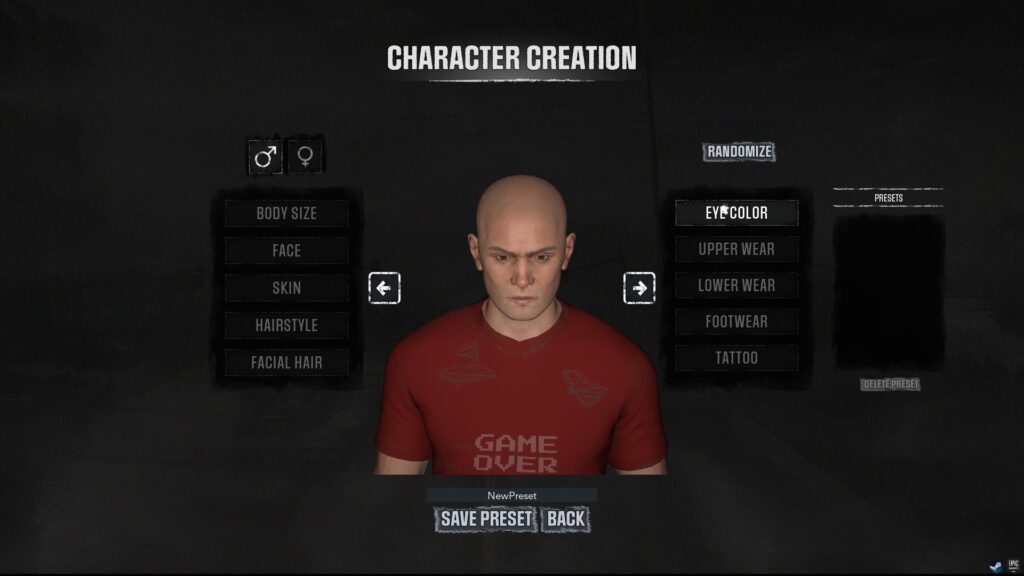This screenshot has height=576, width=1024.
Task: Open the Skin options
Action: 286,288
